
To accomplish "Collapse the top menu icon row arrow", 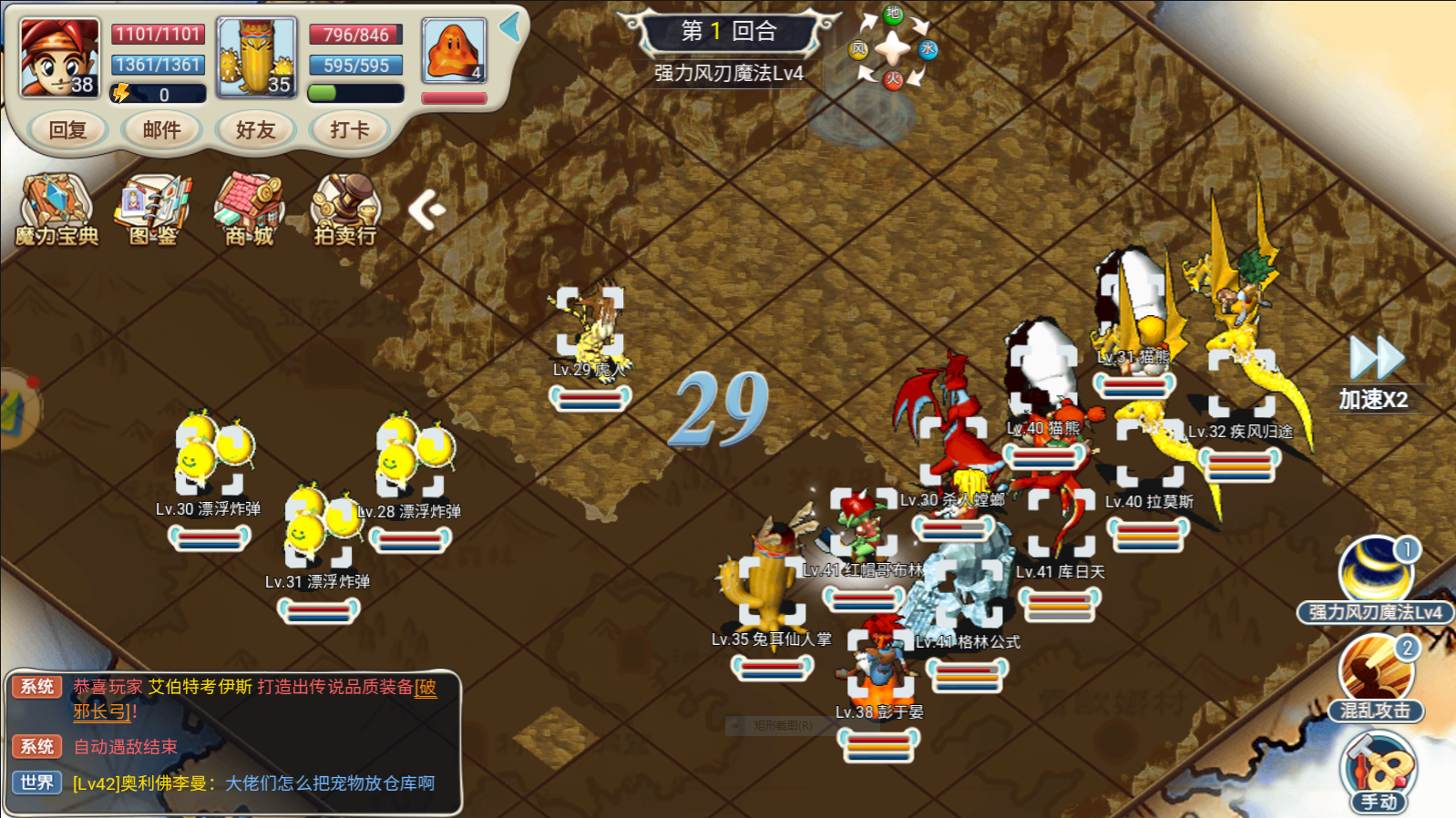I will pyautogui.click(x=426, y=210).
